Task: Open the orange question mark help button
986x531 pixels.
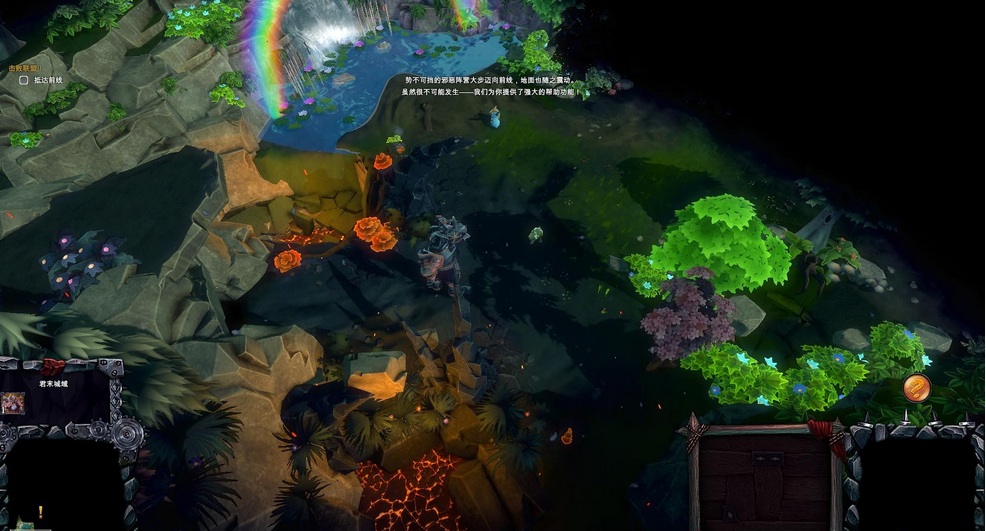Action: click(916, 387)
